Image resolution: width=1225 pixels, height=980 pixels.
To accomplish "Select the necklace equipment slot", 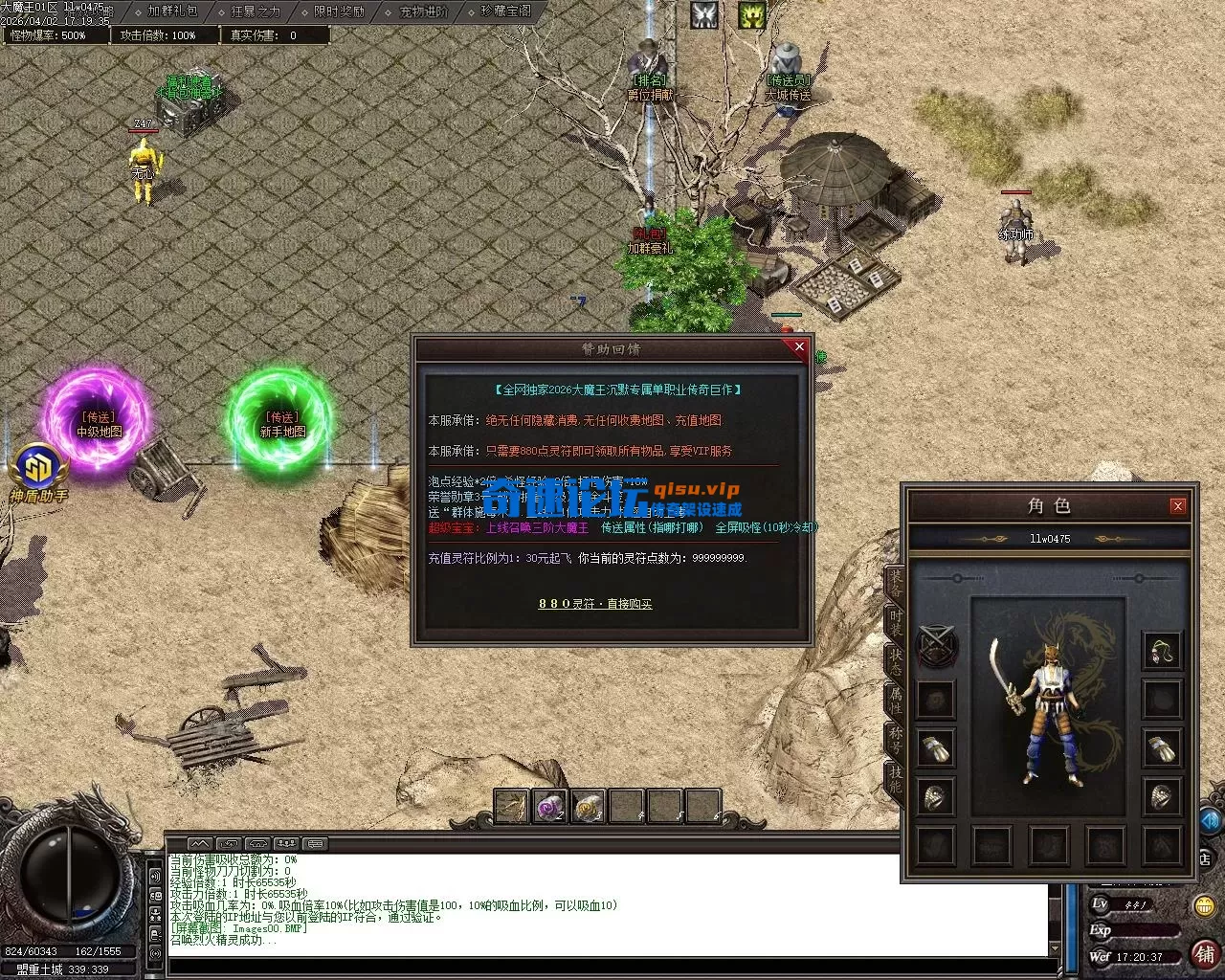I will tap(1162, 652).
